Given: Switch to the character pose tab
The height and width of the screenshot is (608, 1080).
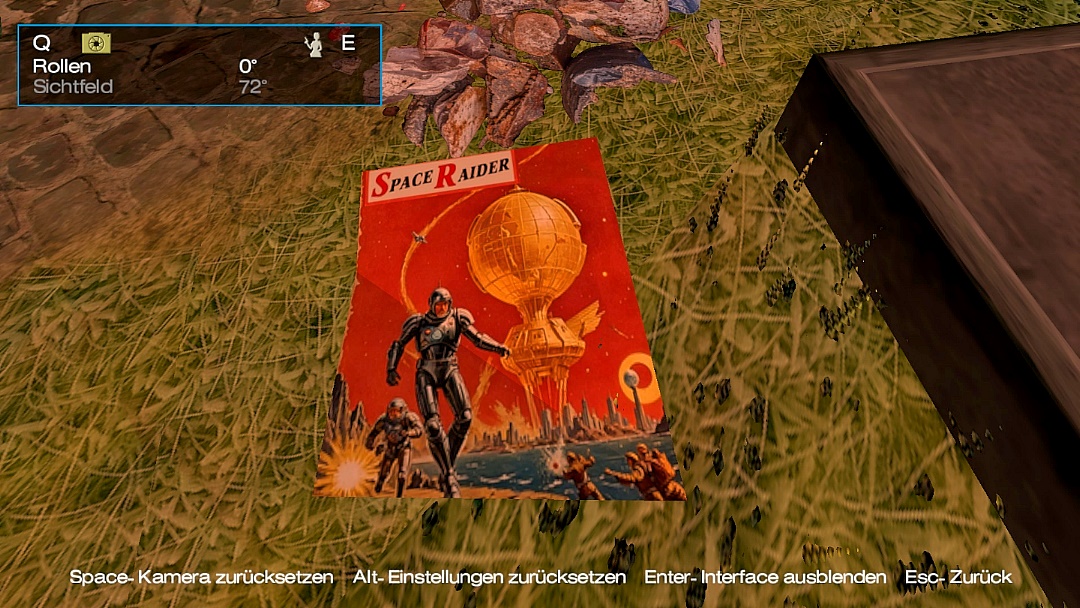Looking at the screenshot, I should (314, 44).
